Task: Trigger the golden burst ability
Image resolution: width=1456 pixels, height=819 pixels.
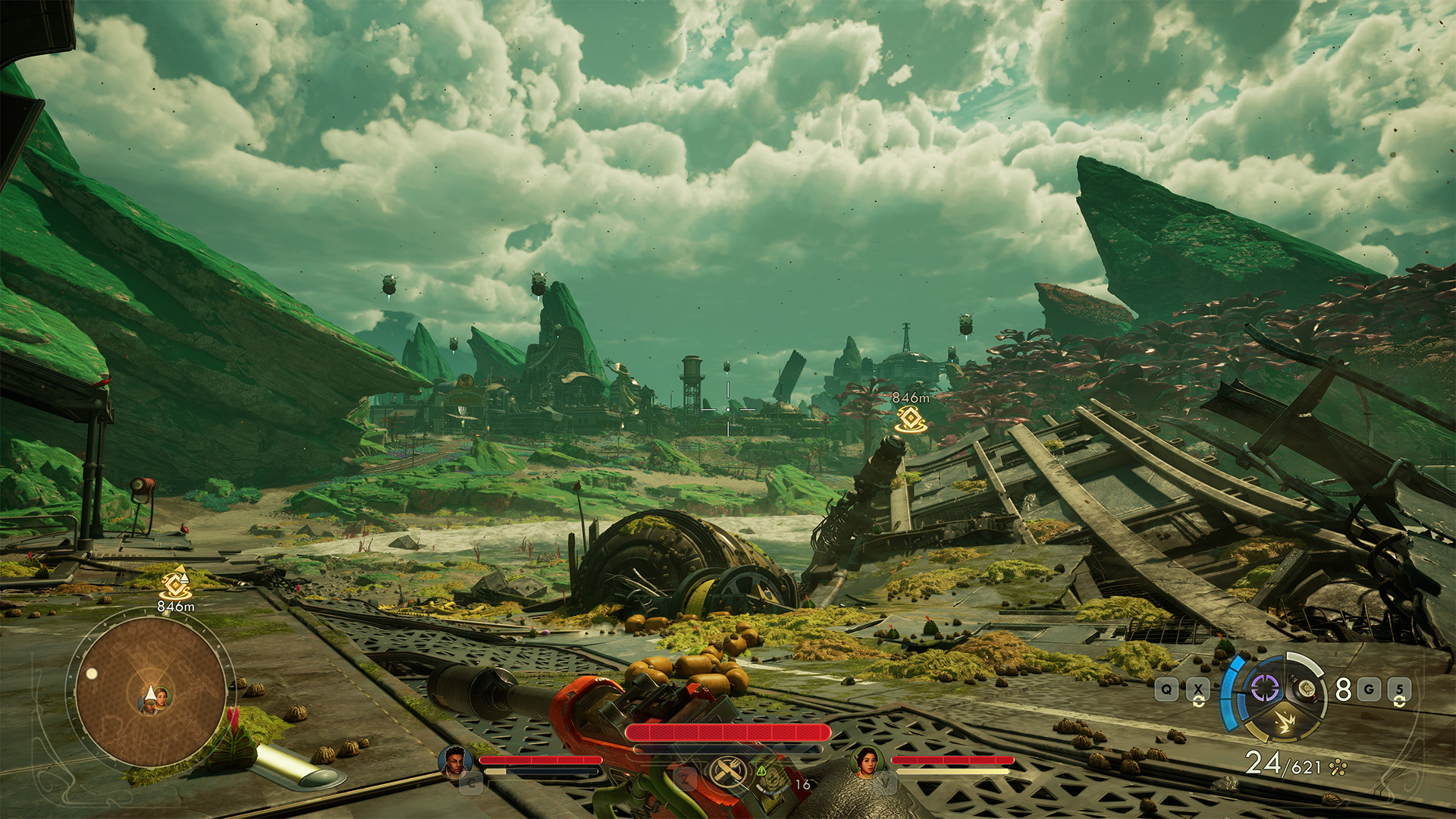Action: coord(1285,723)
